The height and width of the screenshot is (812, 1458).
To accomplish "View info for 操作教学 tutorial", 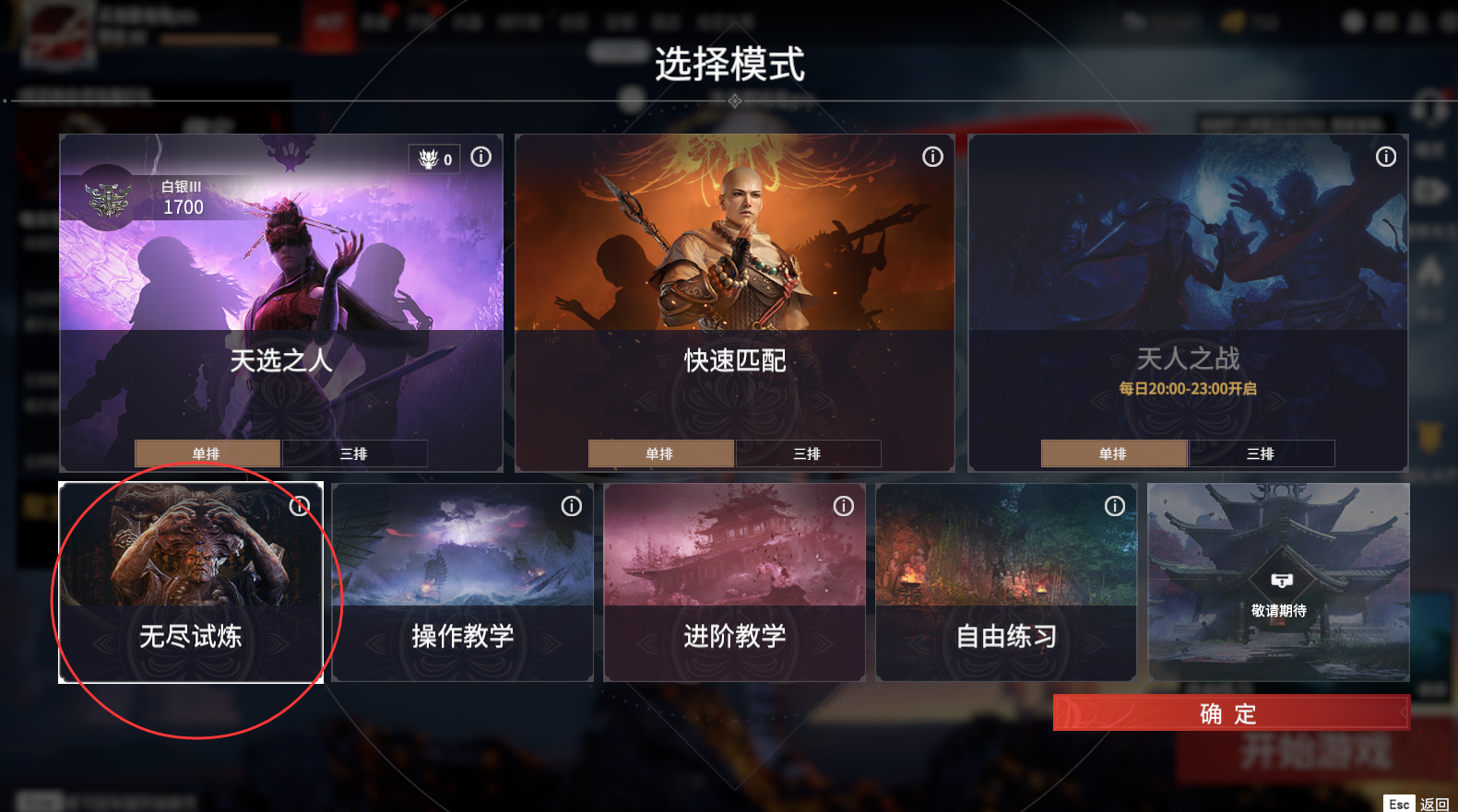I will [x=571, y=506].
